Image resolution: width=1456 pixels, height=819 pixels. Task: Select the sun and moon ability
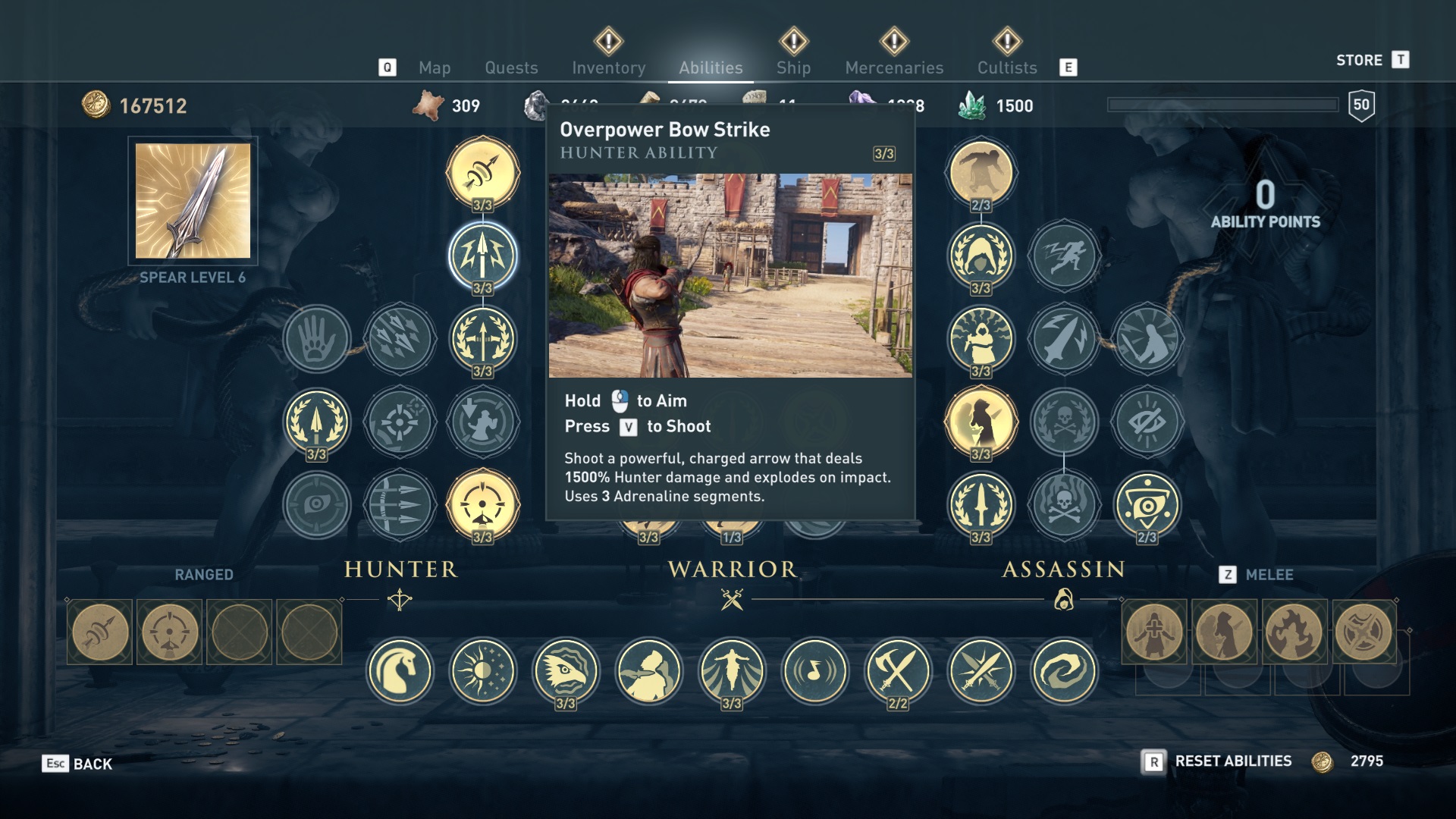click(x=483, y=671)
